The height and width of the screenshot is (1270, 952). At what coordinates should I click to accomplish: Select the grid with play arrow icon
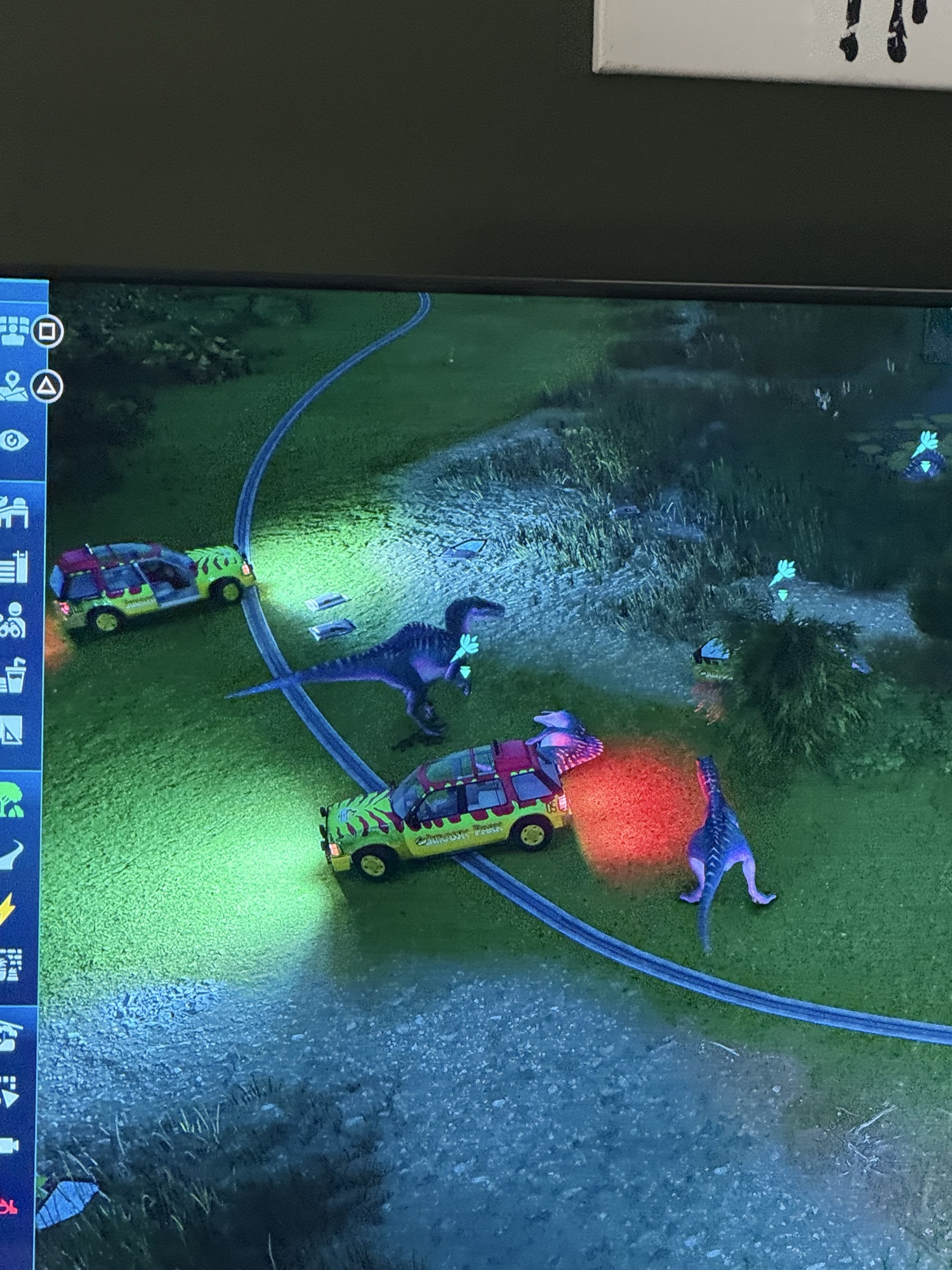point(9,1091)
